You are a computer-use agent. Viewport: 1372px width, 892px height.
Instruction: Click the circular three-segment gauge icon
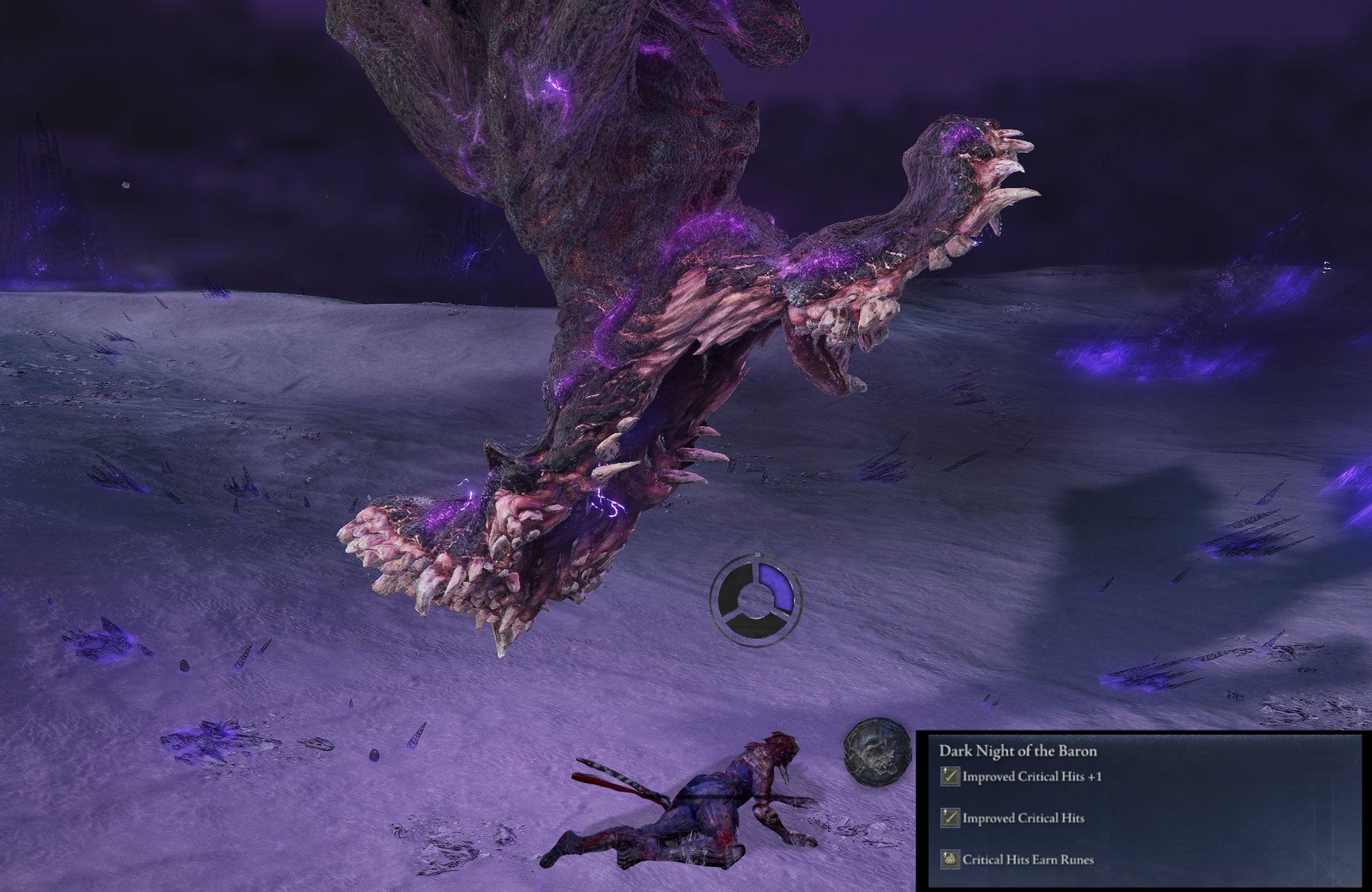coord(756,597)
